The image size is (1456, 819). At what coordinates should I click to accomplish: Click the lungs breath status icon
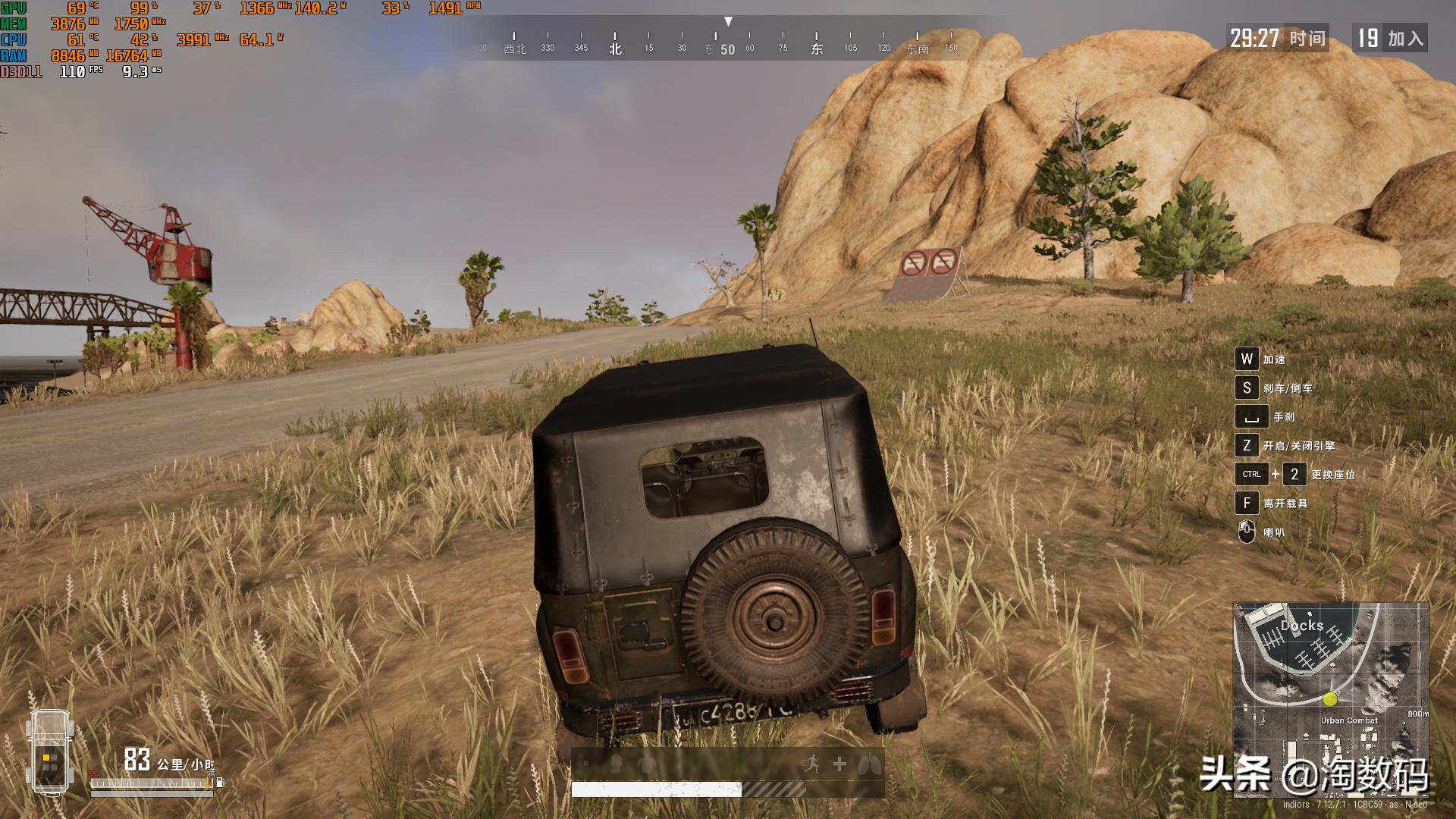pos(869,765)
